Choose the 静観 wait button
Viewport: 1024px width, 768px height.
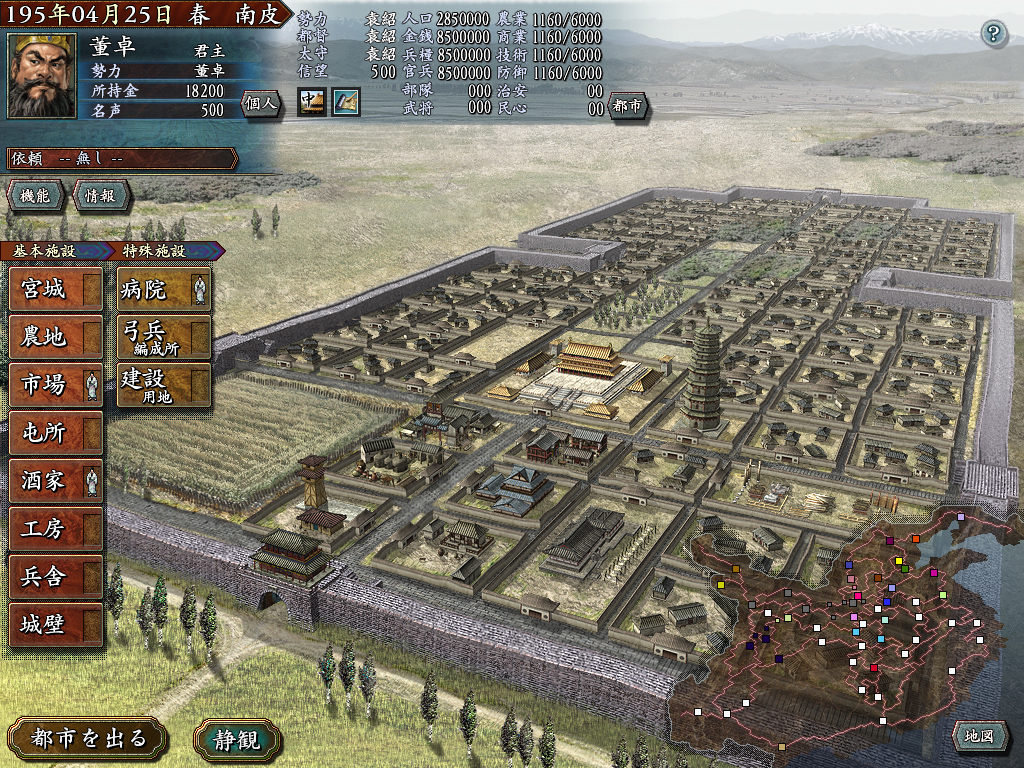pyautogui.click(x=238, y=739)
